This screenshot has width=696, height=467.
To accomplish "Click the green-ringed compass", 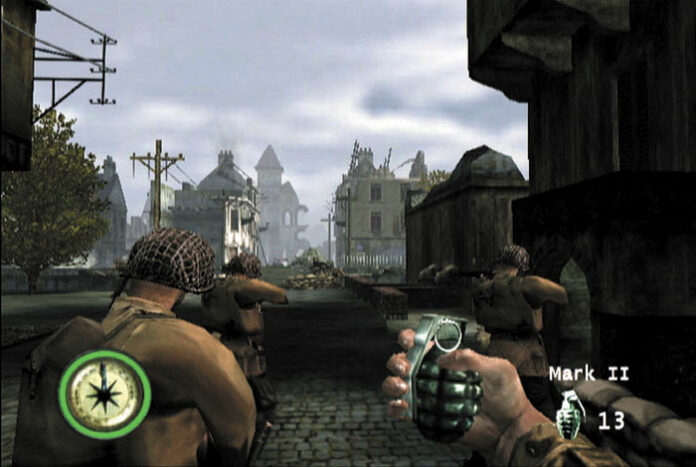I will click(x=105, y=394).
